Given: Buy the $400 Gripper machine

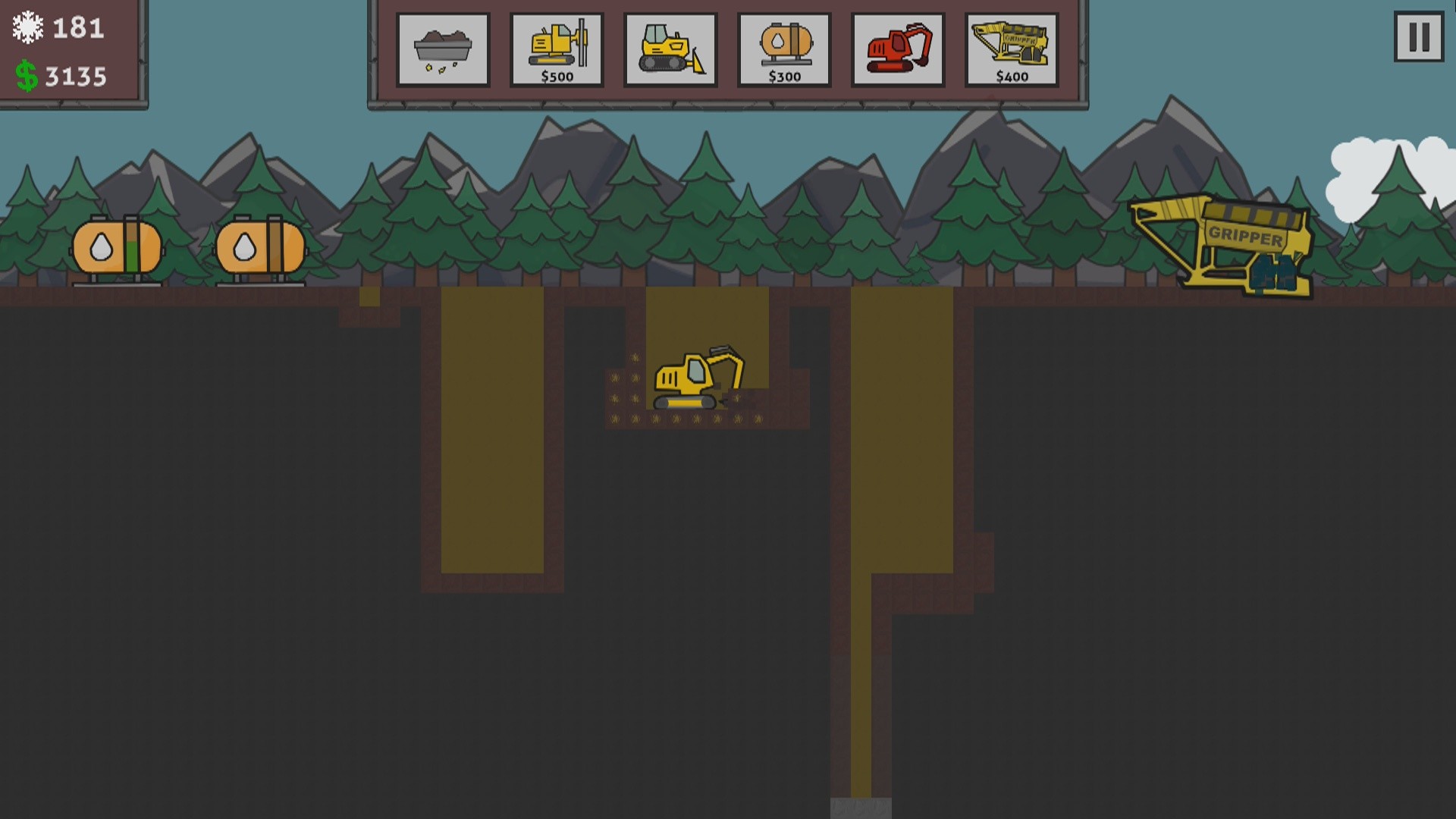Looking at the screenshot, I should point(1011,49).
